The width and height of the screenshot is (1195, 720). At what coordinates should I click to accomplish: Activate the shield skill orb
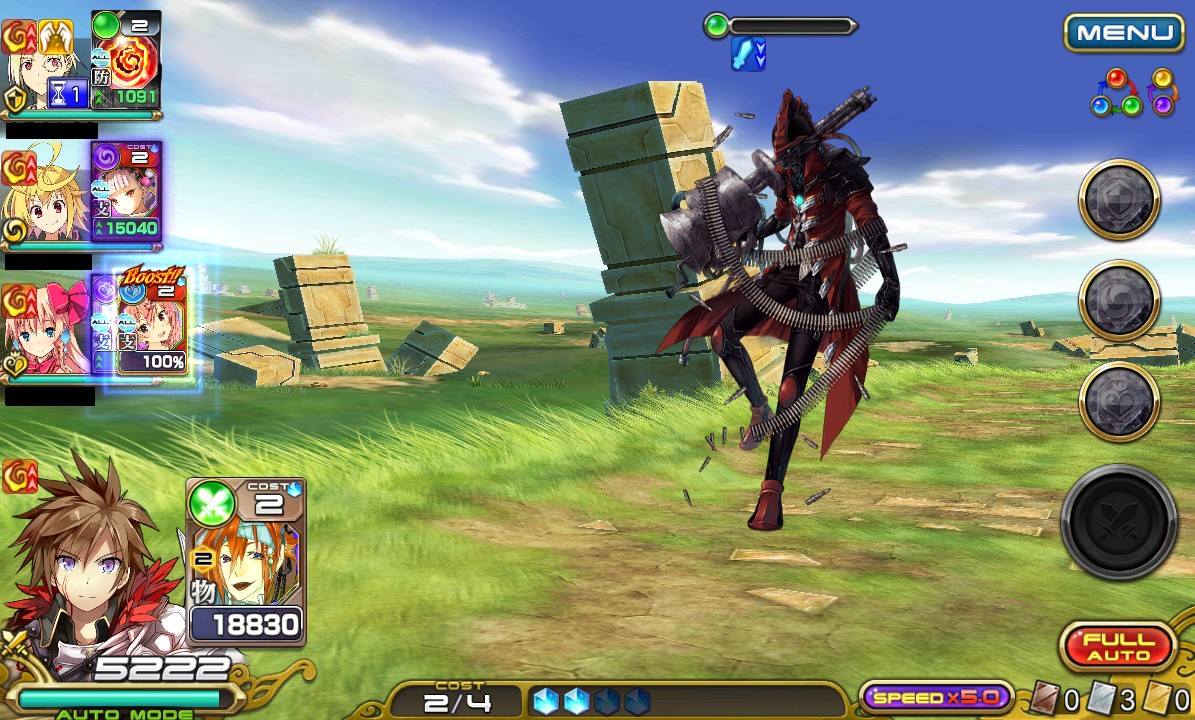coord(1119,201)
